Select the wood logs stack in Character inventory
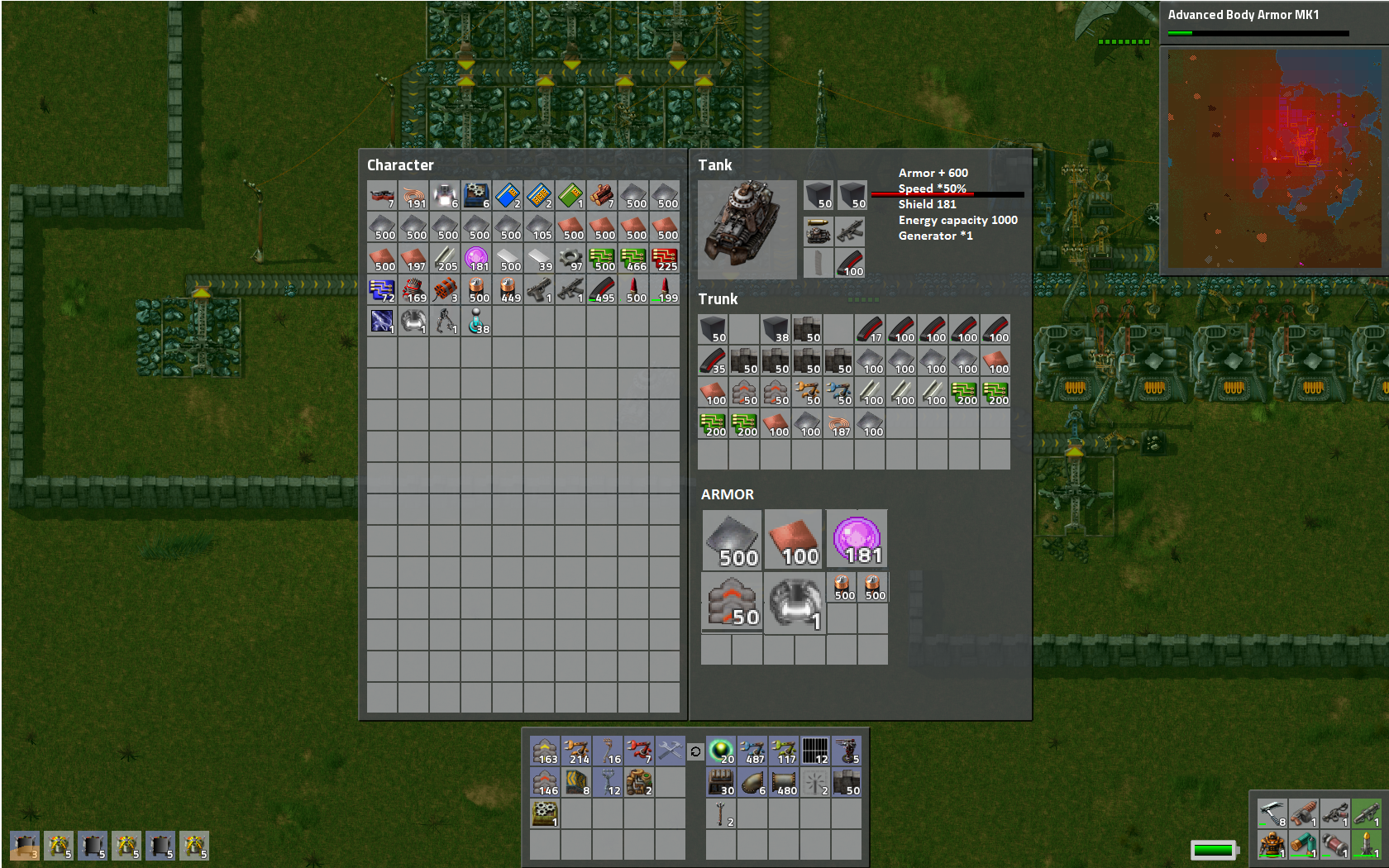This screenshot has height=868, width=1389. [602, 196]
